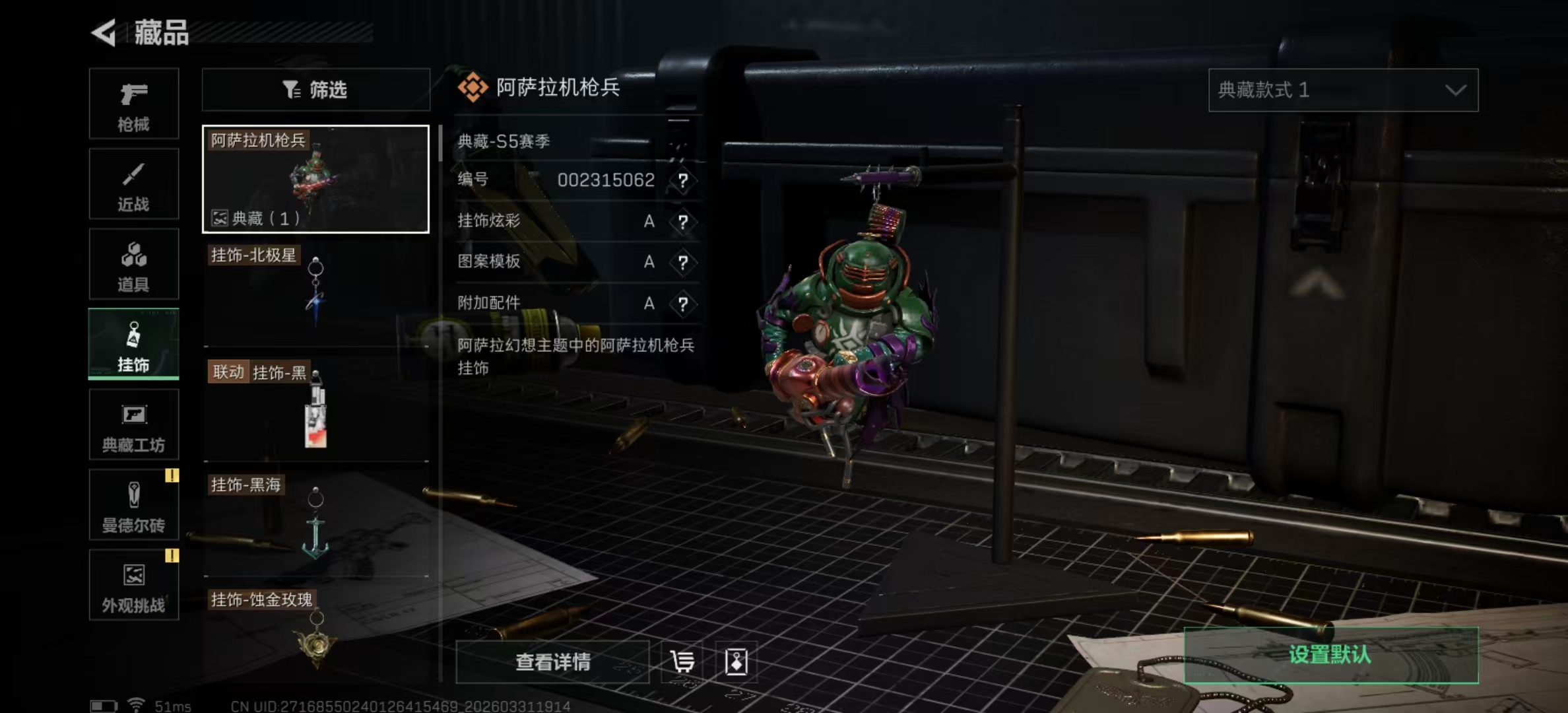Select the 枪械 (firearms) category icon
Viewport: 1568px width, 713px height.
click(133, 104)
